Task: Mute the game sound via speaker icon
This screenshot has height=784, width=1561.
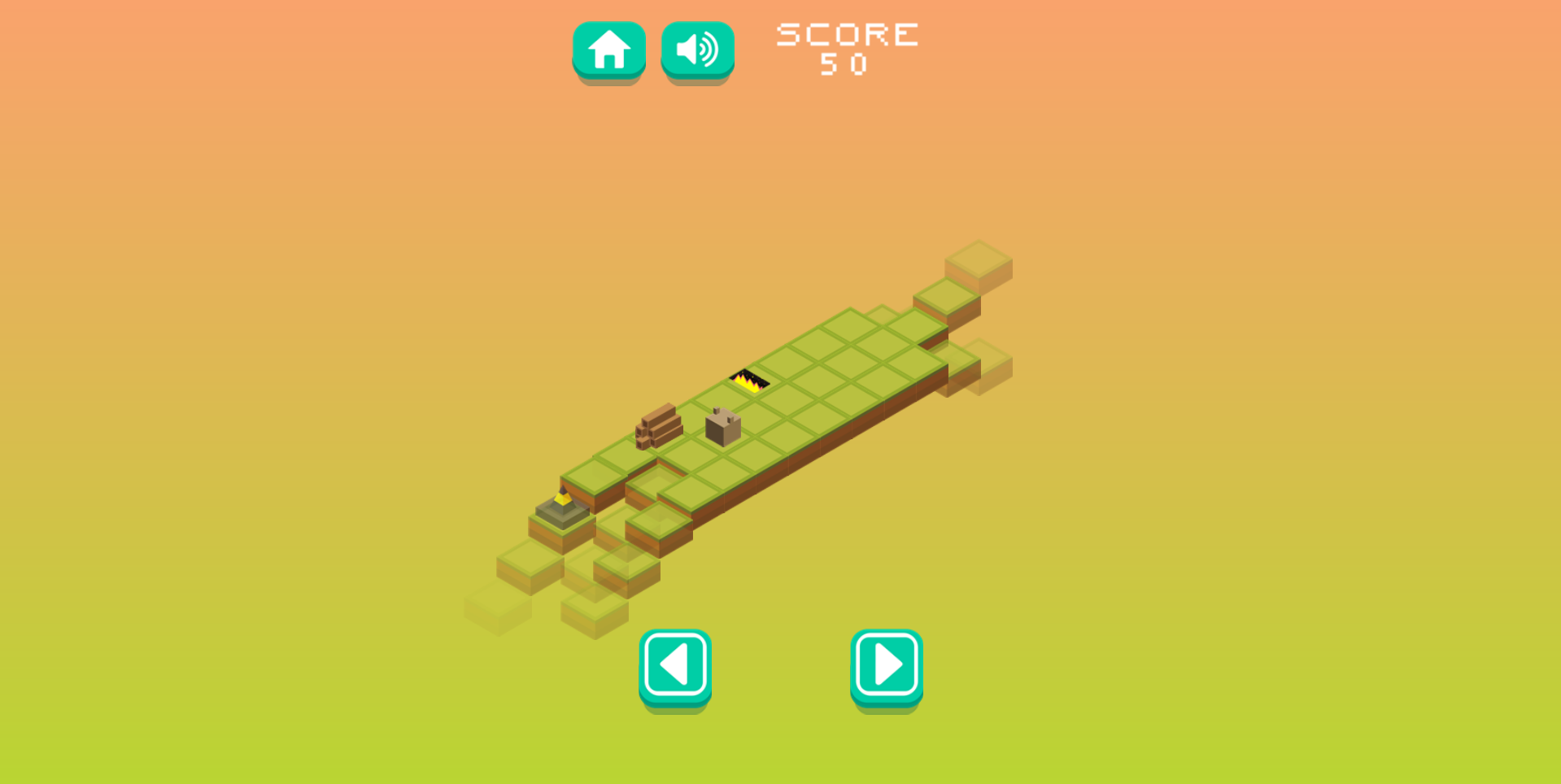Action: pos(696,49)
